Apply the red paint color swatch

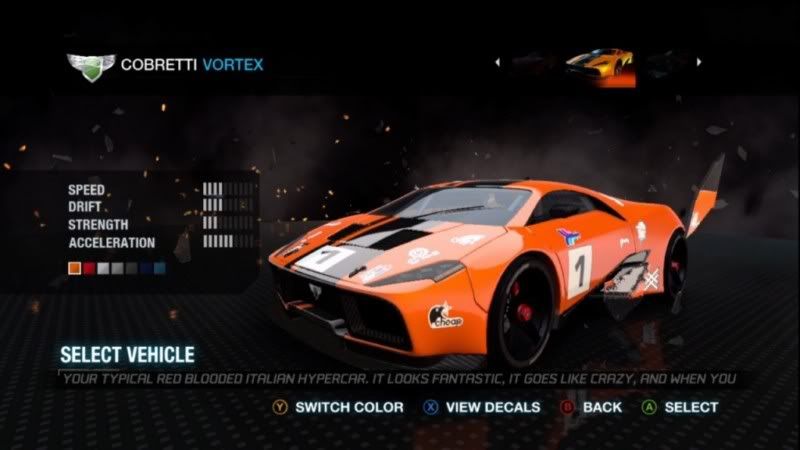tap(88, 268)
